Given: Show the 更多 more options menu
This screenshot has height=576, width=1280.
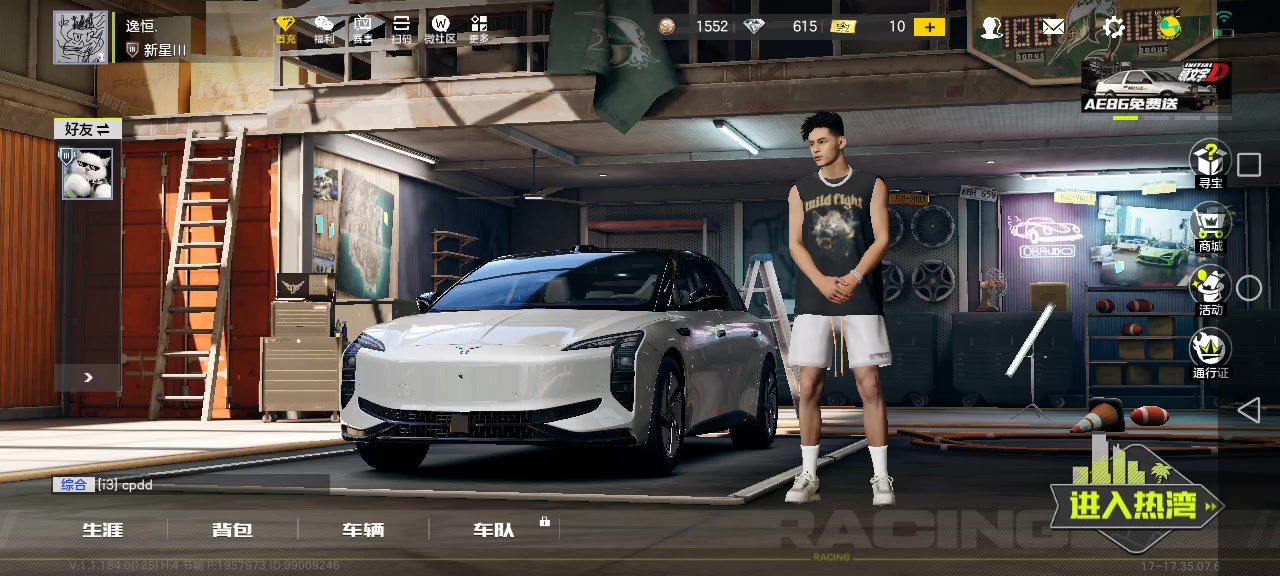Looking at the screenshot, I should [479, 28].
